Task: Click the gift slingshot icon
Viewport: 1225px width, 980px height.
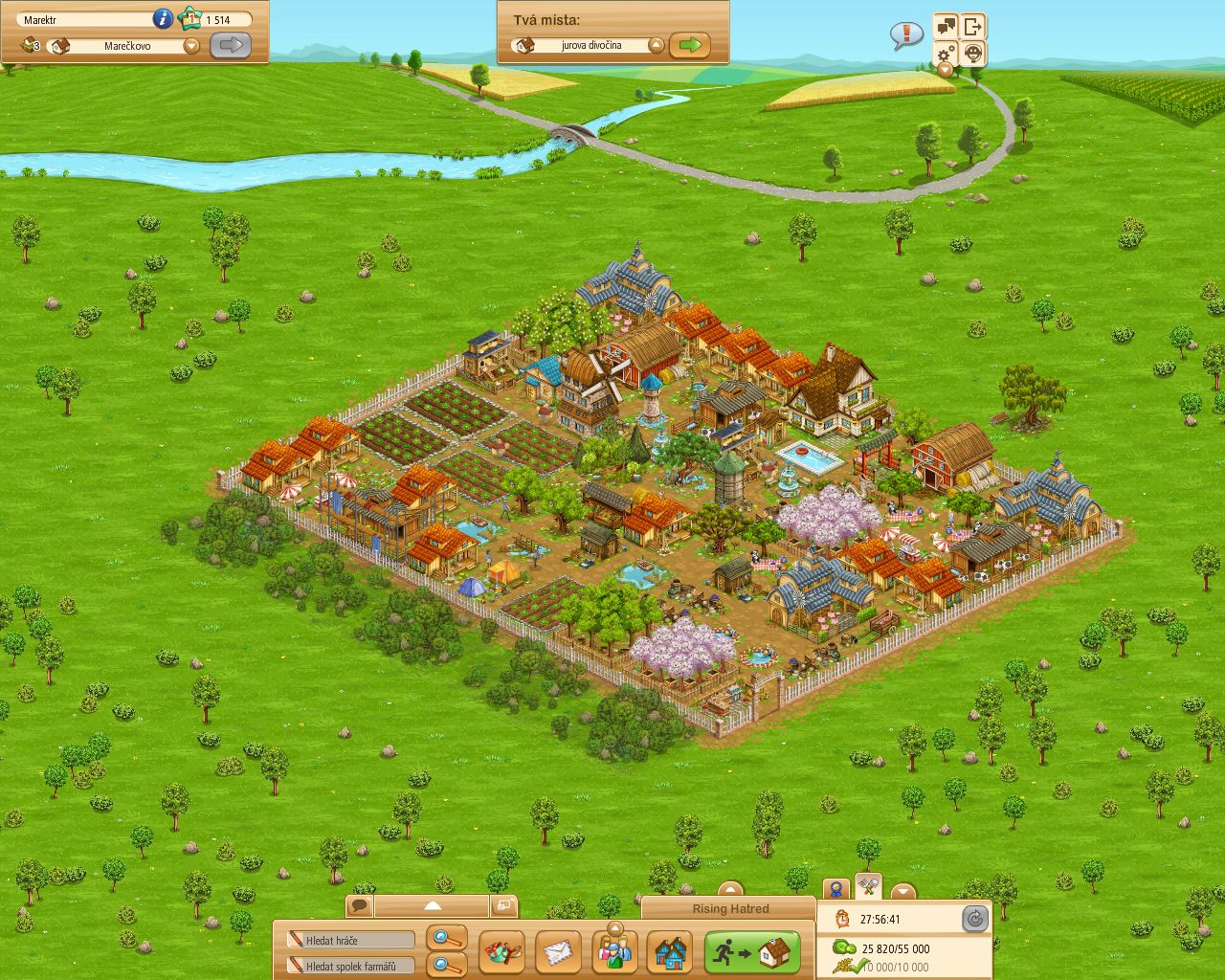Action: pos(504,952)
